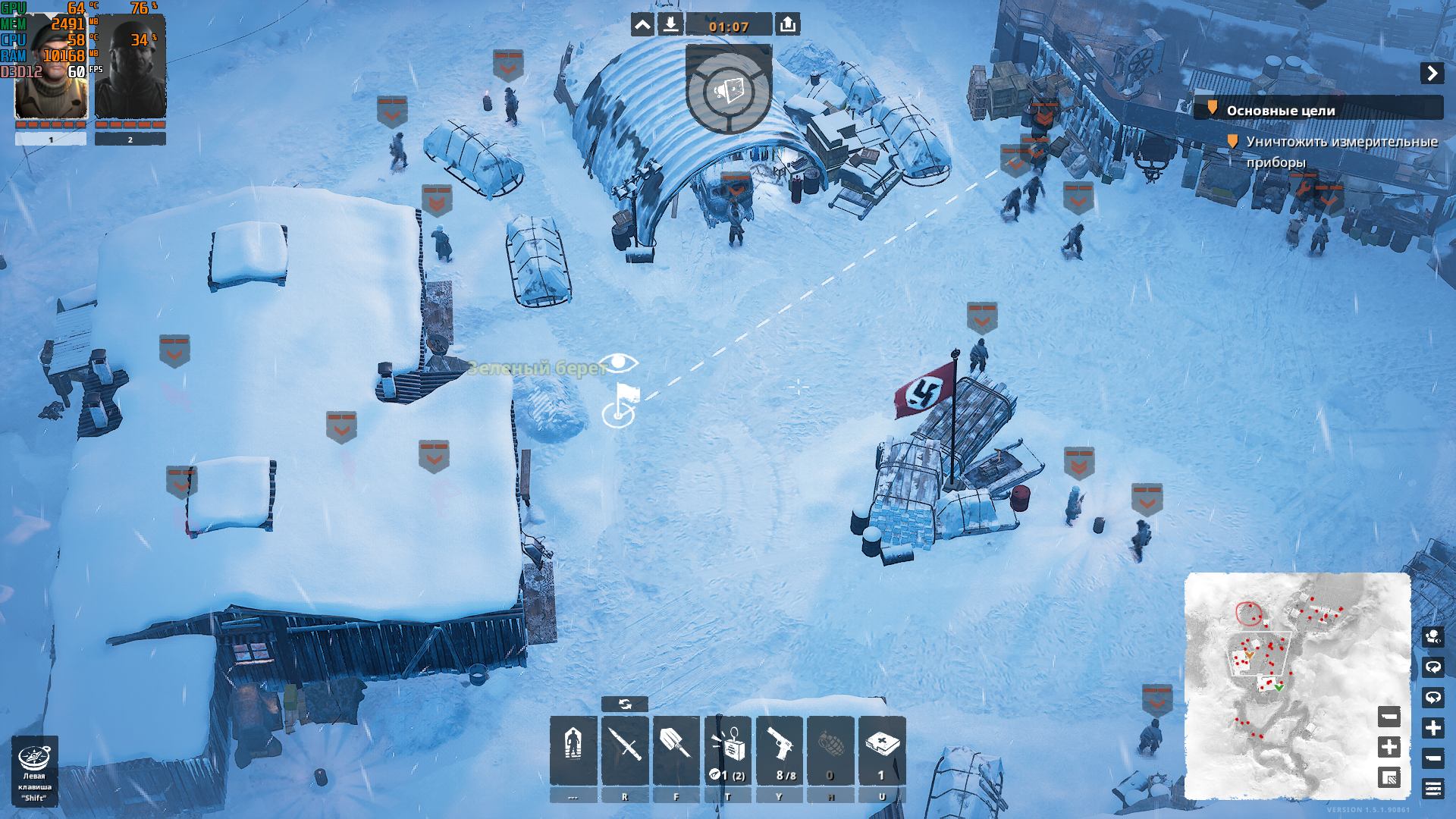Choose the shovel ability slot
Image resolution: width=1456 pixels, height=819 pixels.
coord(676,749)
